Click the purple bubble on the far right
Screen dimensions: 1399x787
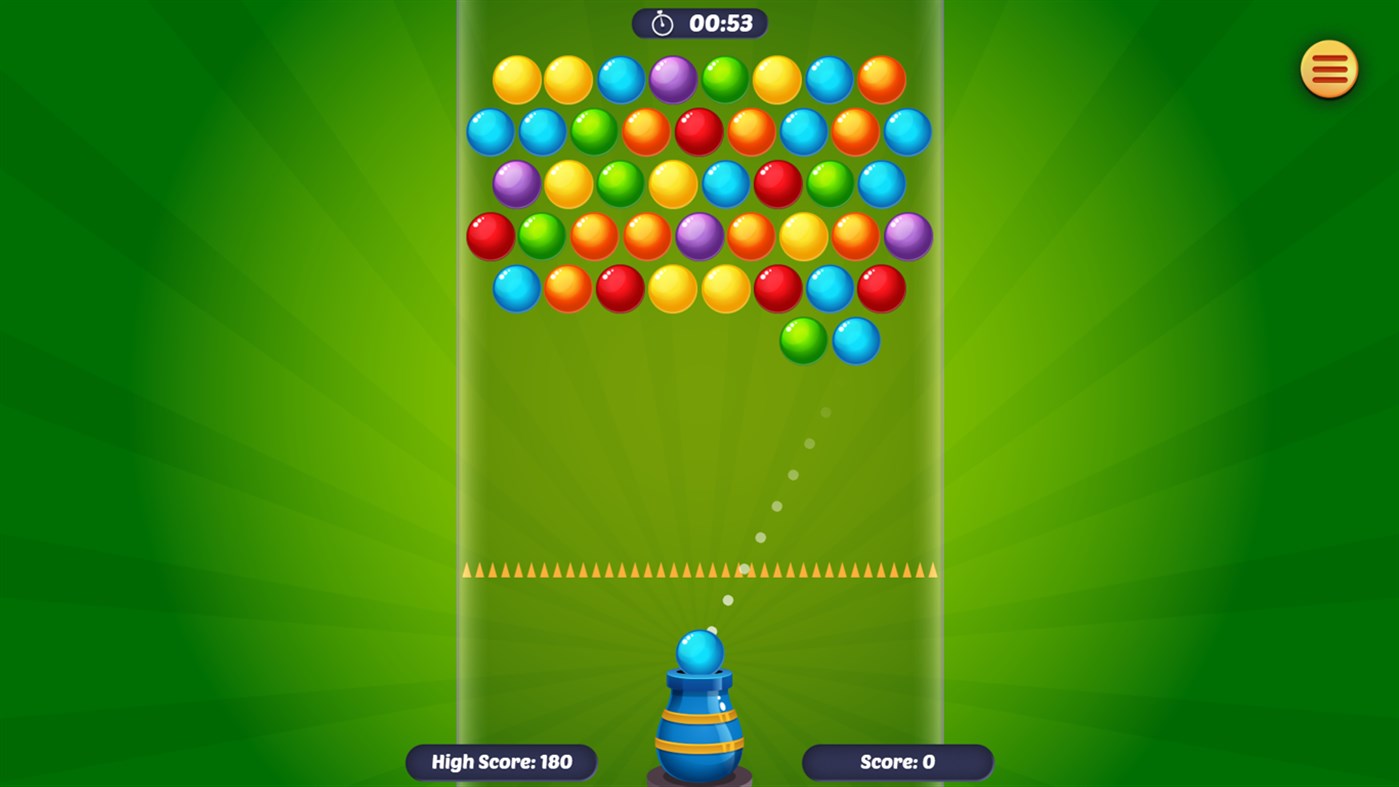pos(905,236)
